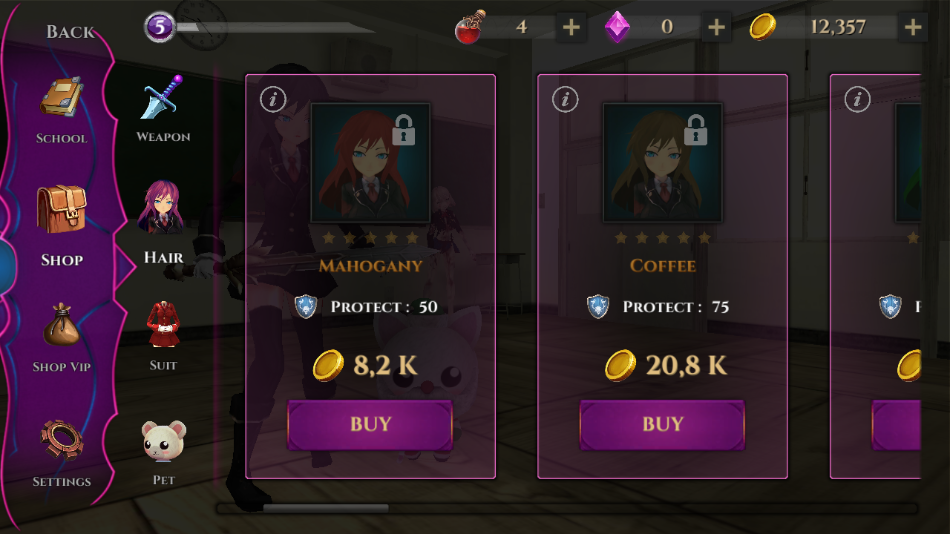Add gold coins with plus button

[912, 27]
